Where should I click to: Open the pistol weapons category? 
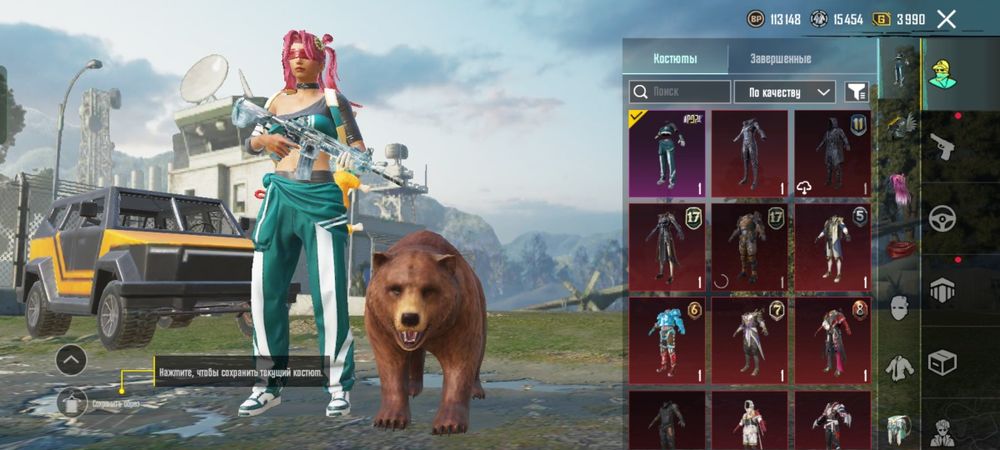click(x=943, y=149)
